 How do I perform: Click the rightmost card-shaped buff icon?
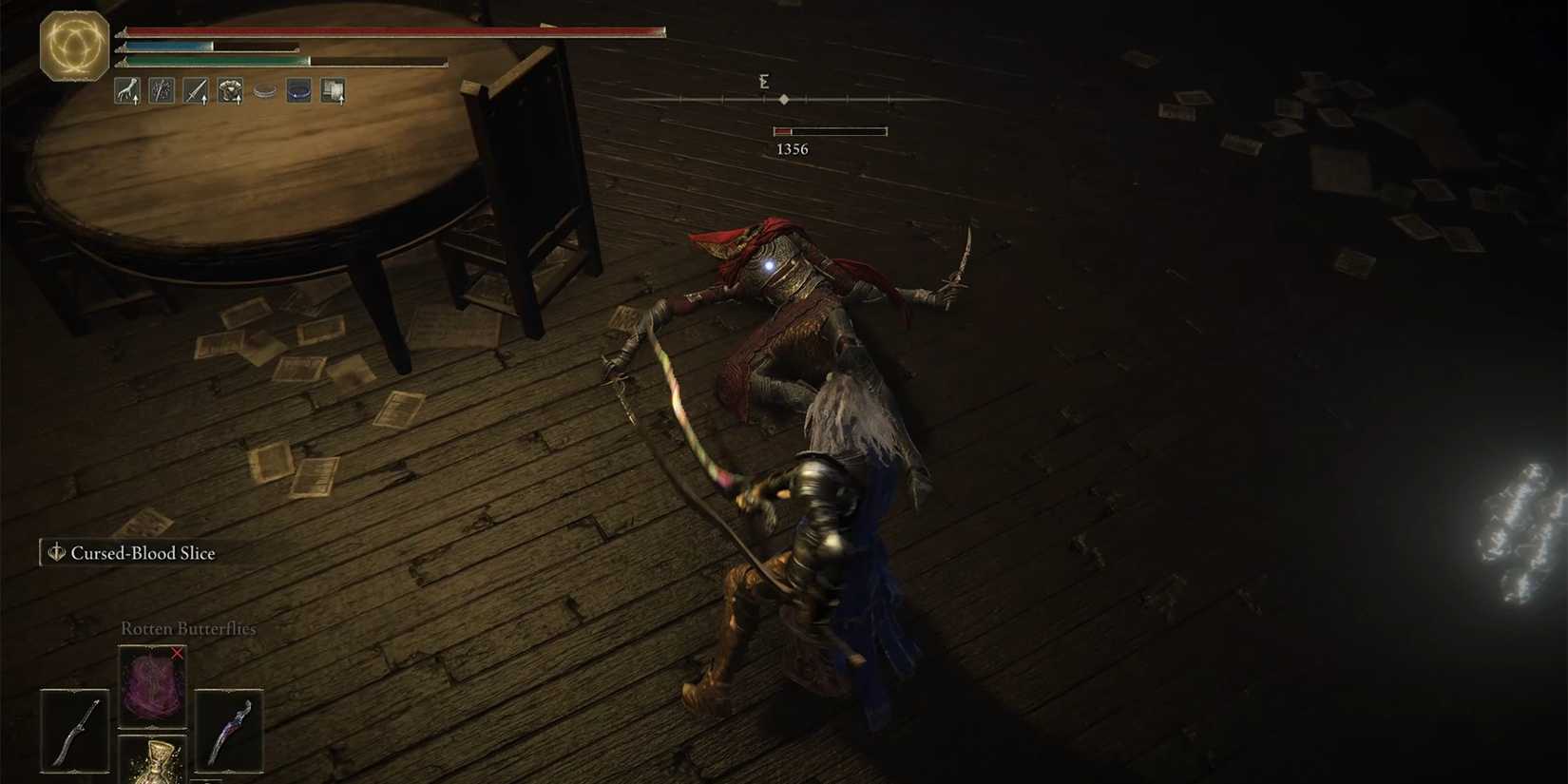pyautogui.click(x=332, y=91)
